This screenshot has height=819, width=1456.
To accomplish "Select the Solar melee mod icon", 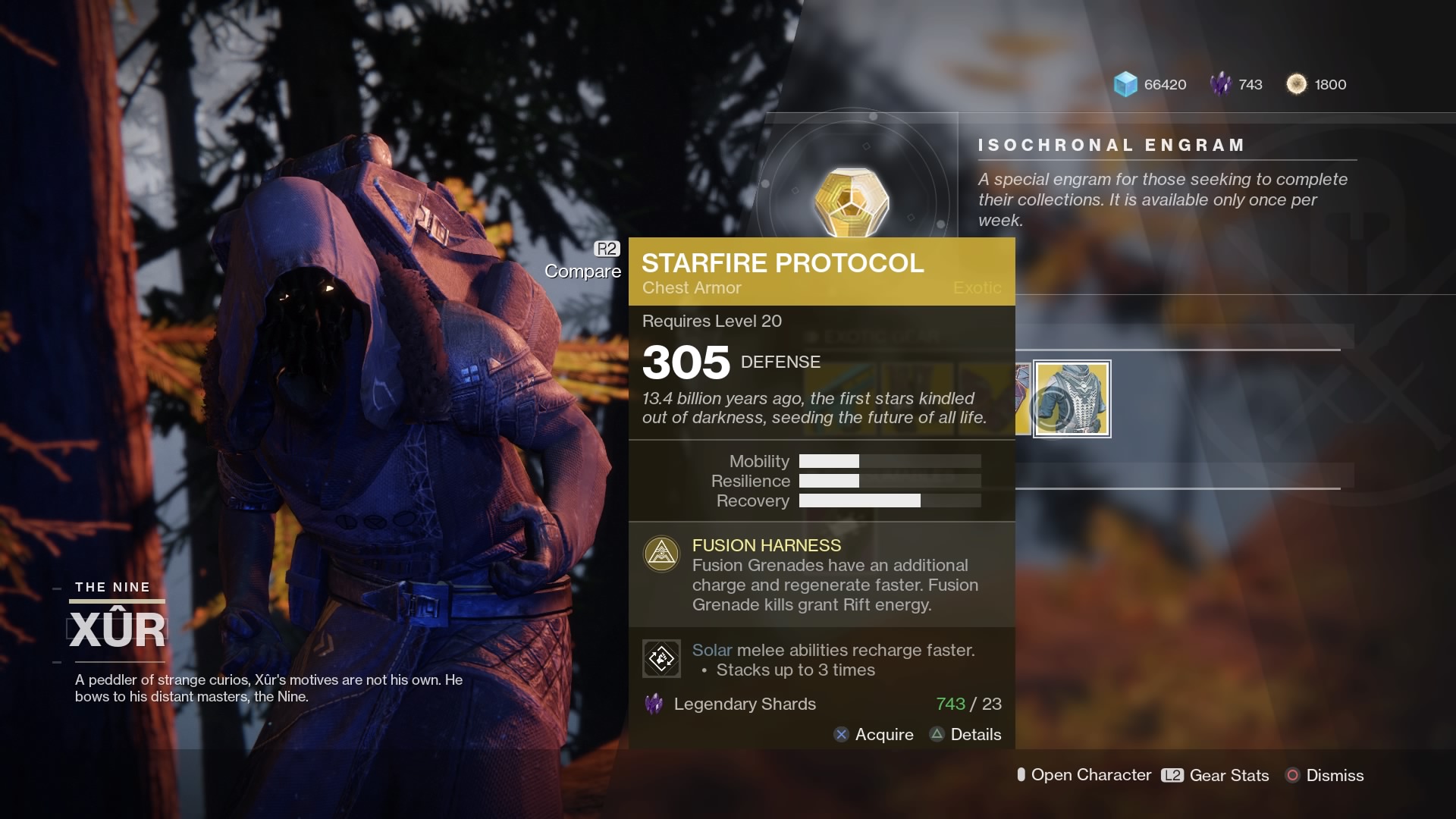I will (661, 658).
